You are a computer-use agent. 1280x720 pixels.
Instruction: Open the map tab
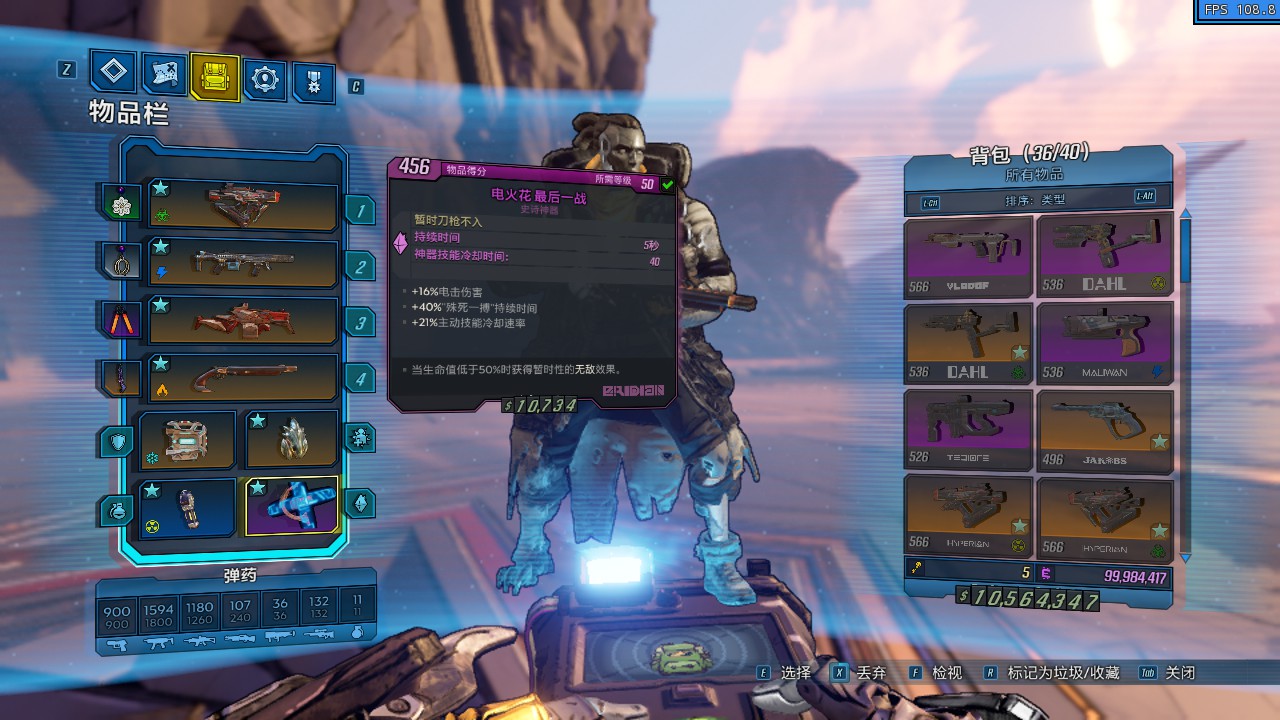click(164, 73)
